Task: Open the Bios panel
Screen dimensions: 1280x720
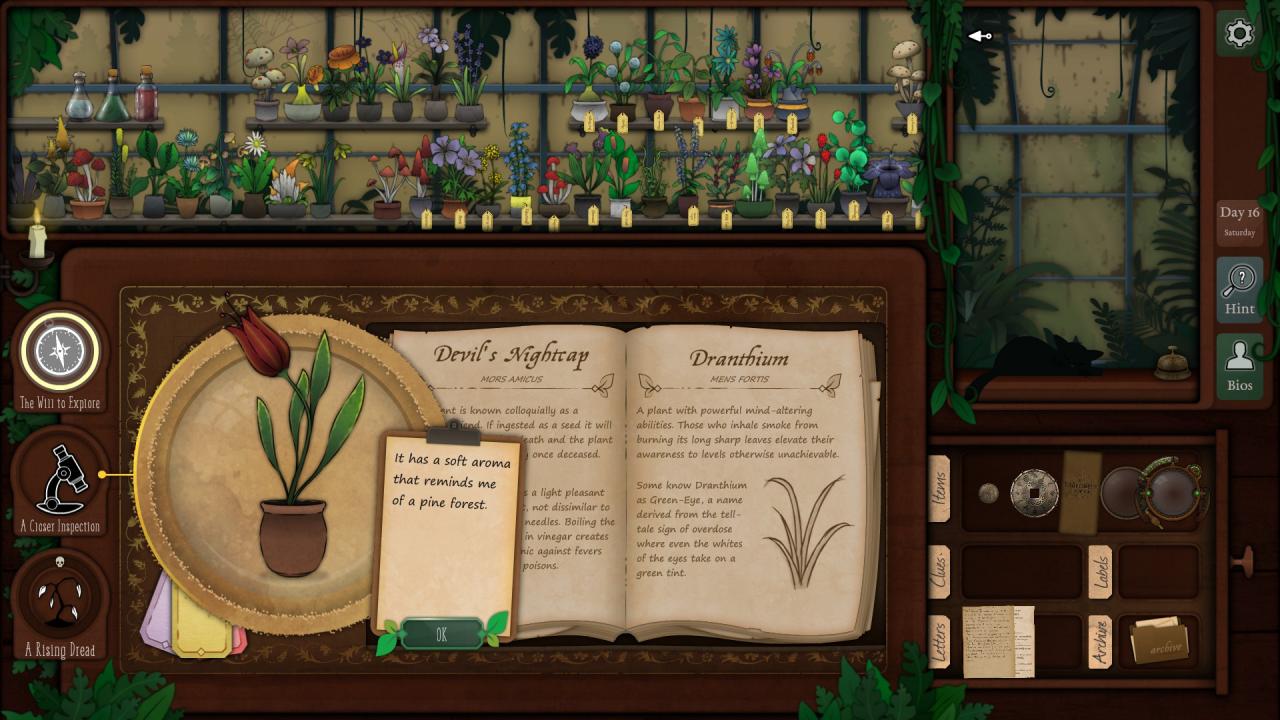Action: [x=1239, y=364]
